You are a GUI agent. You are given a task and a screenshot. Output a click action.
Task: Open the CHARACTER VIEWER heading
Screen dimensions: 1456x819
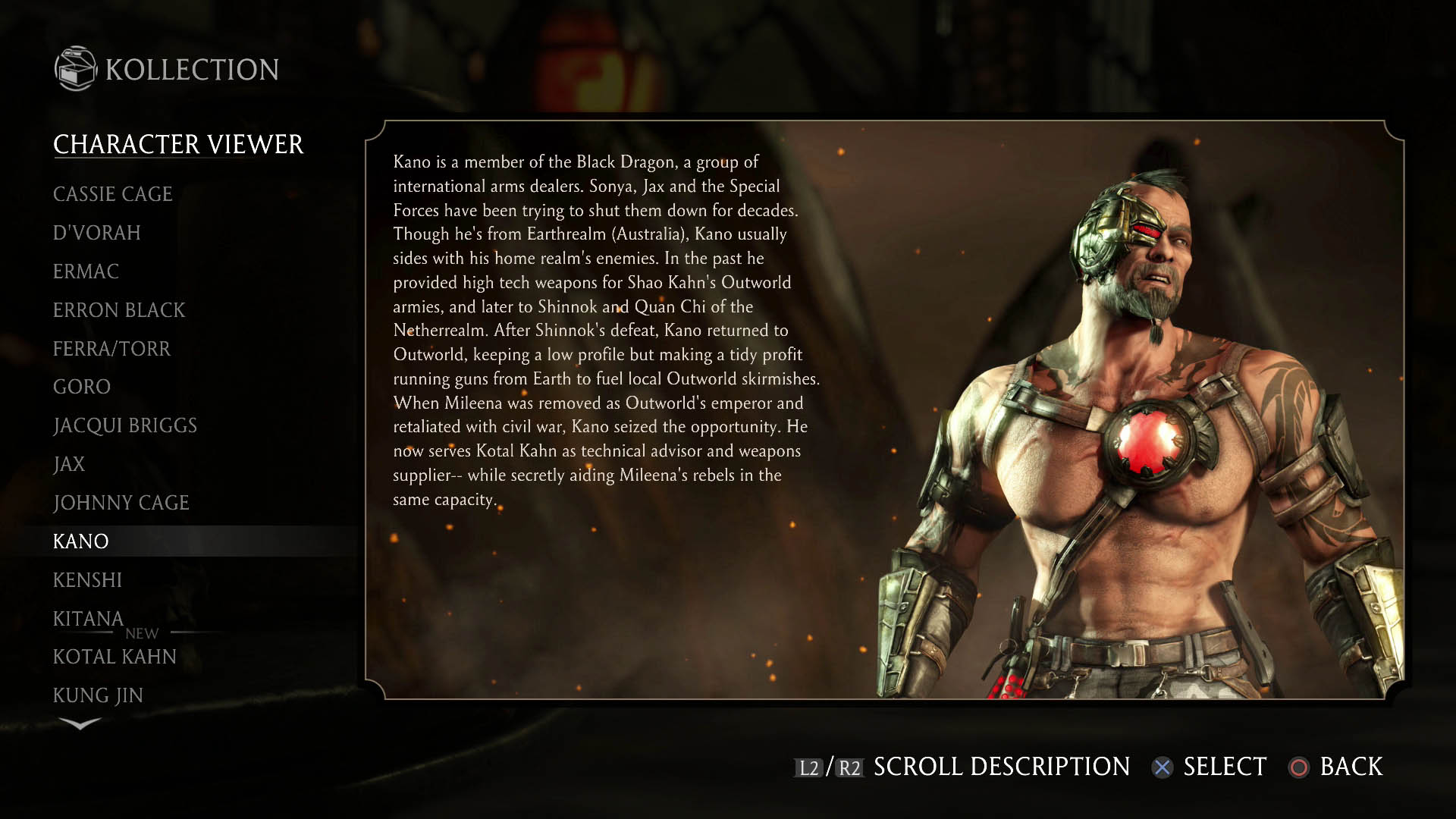[178, 143]
